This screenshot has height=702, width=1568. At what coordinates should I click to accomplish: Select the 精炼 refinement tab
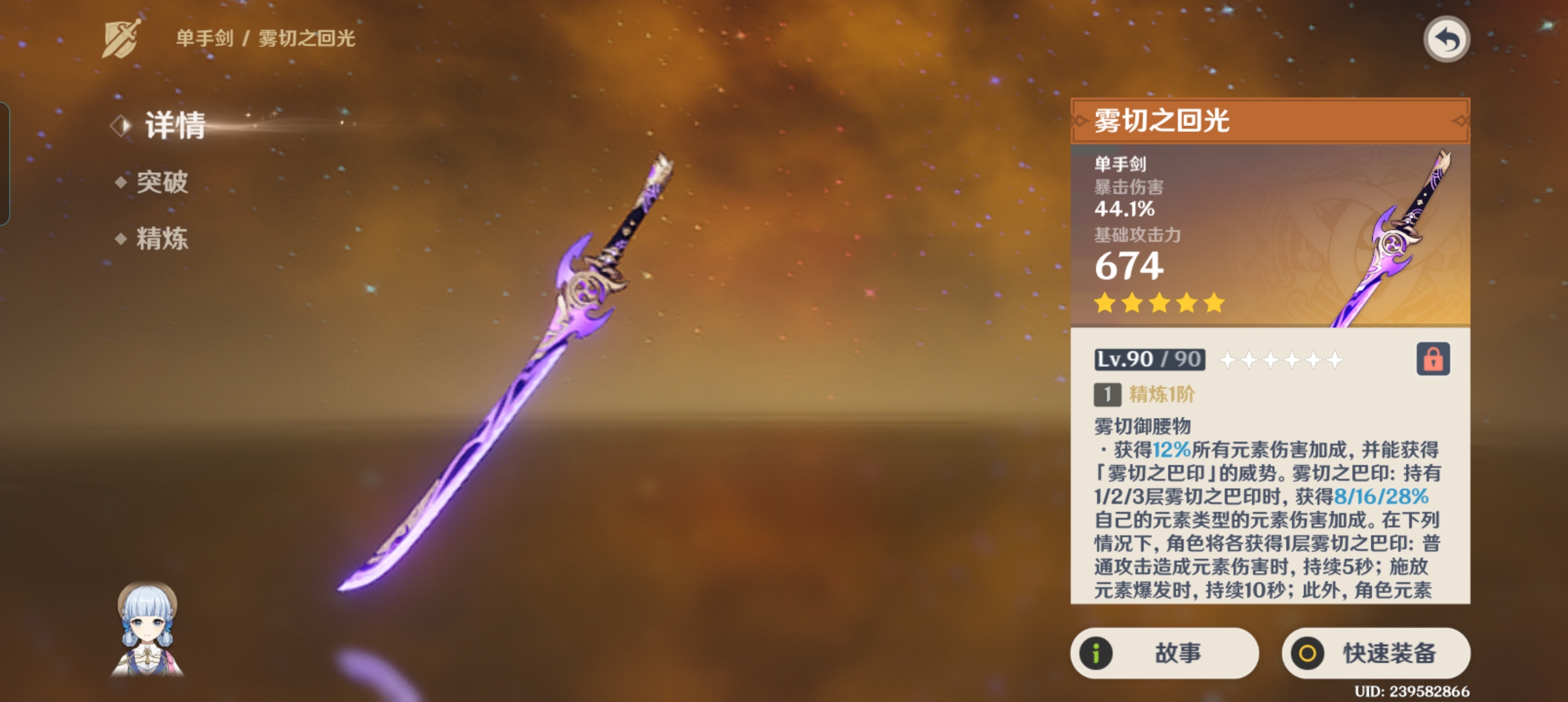click(x=161, y=239)
